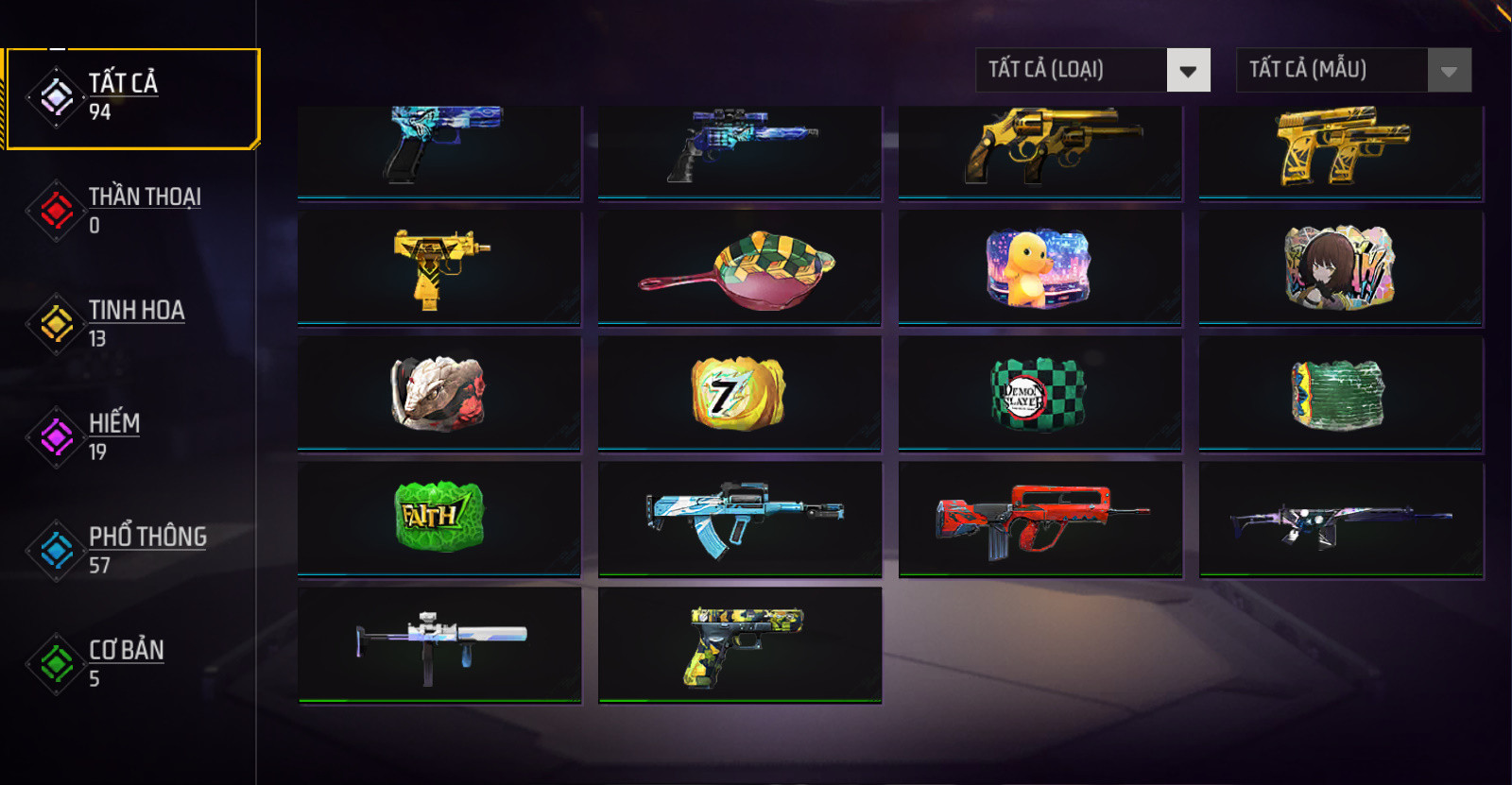Choose the yellow duck gloo wall
The height and width of the screenshot is (785, 1512).
1039,268
